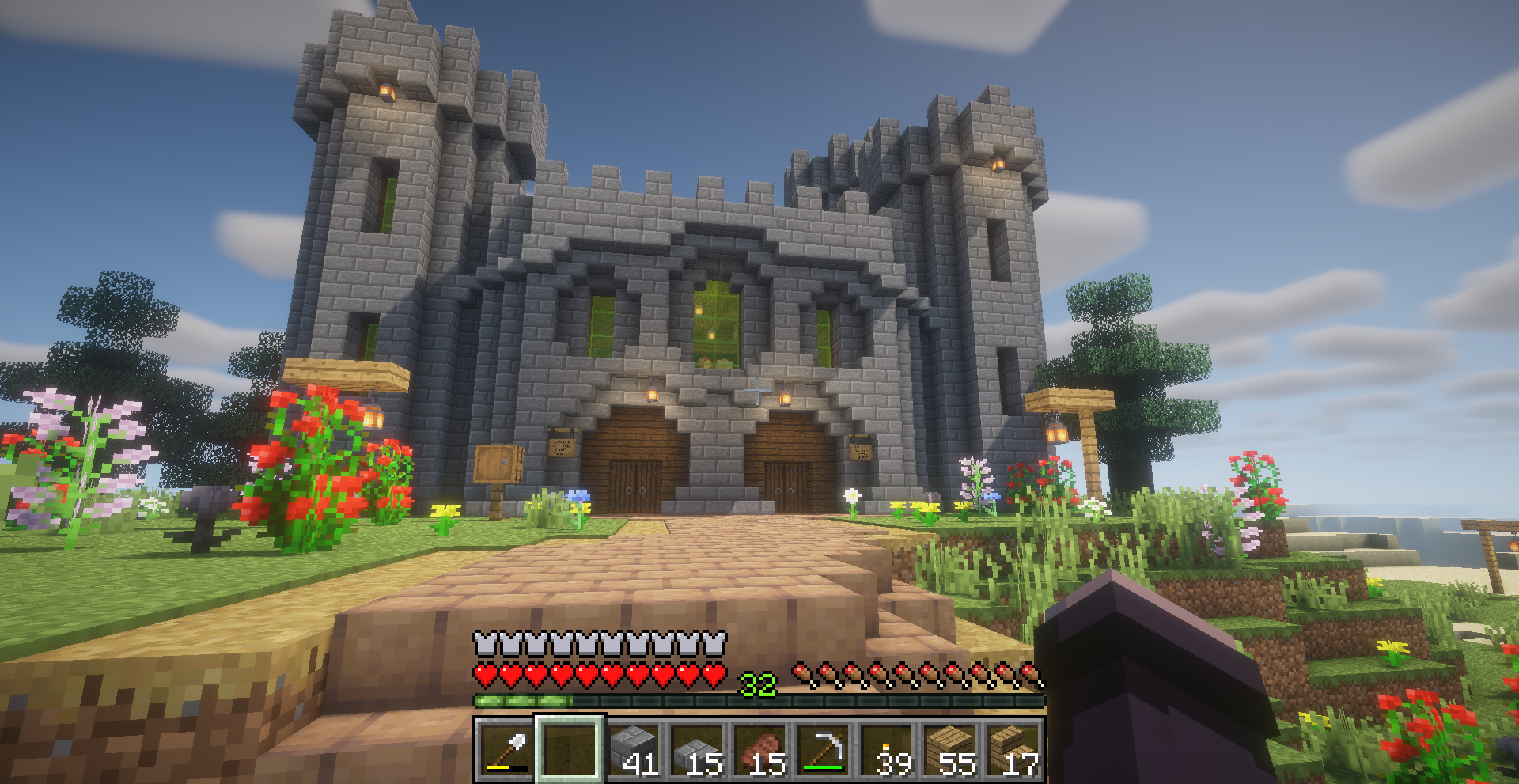Choose the stone bricks stack of 41
This screenshot has width=1519, height=784.
tap(634, 750)
